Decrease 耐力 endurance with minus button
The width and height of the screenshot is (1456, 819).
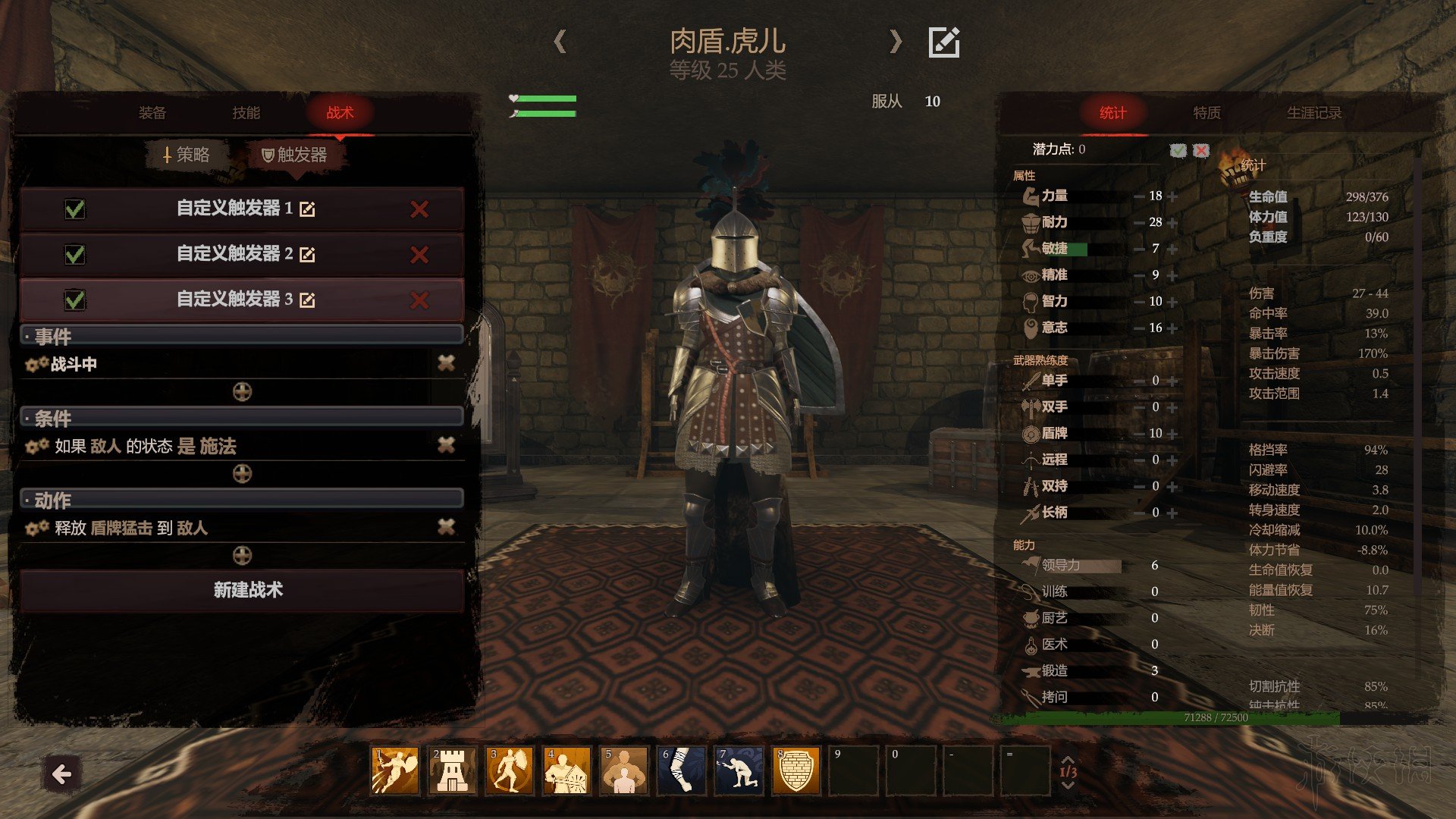1139,223
